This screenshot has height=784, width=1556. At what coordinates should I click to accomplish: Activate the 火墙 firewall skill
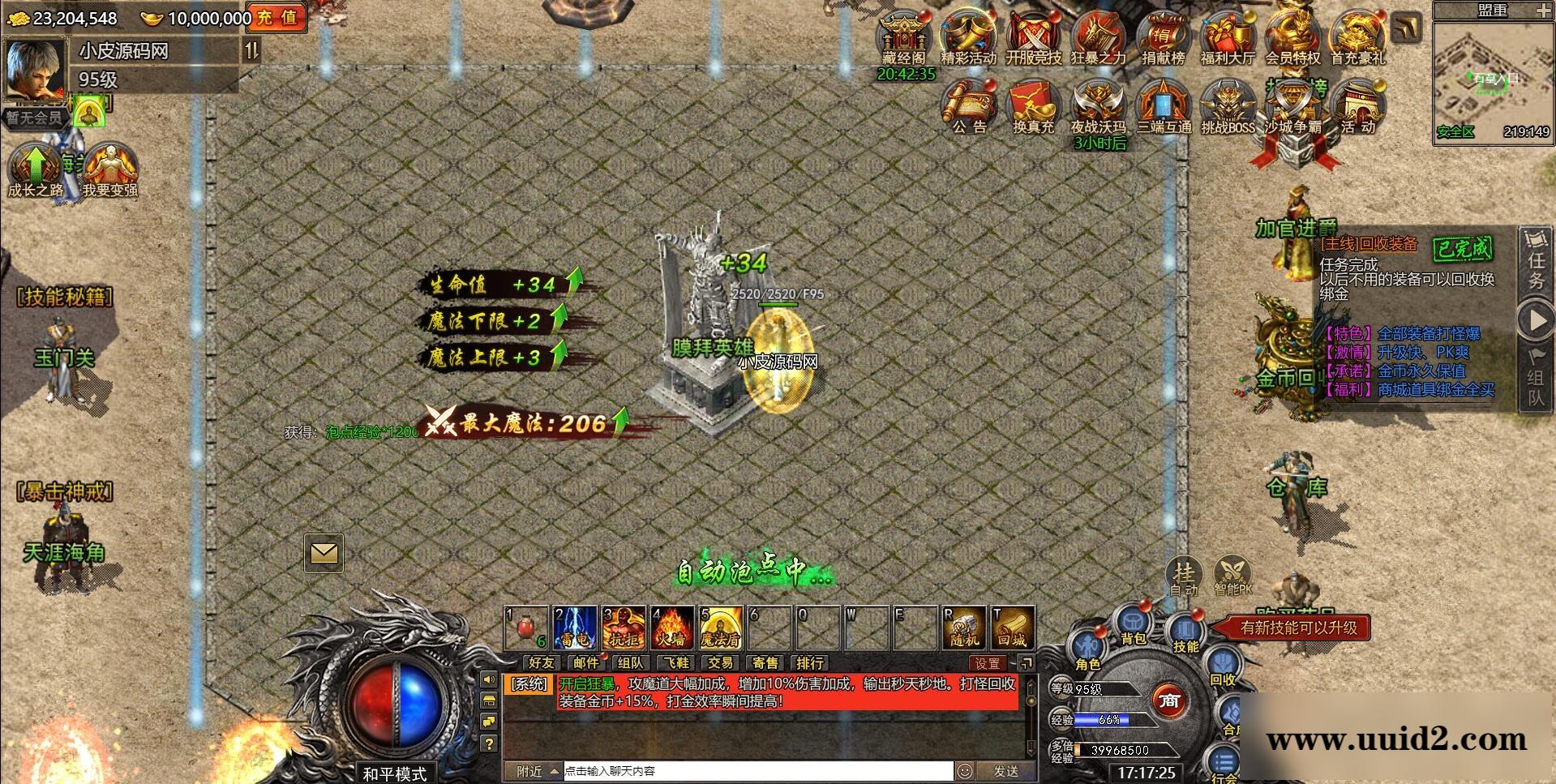(x=672, y=628)
